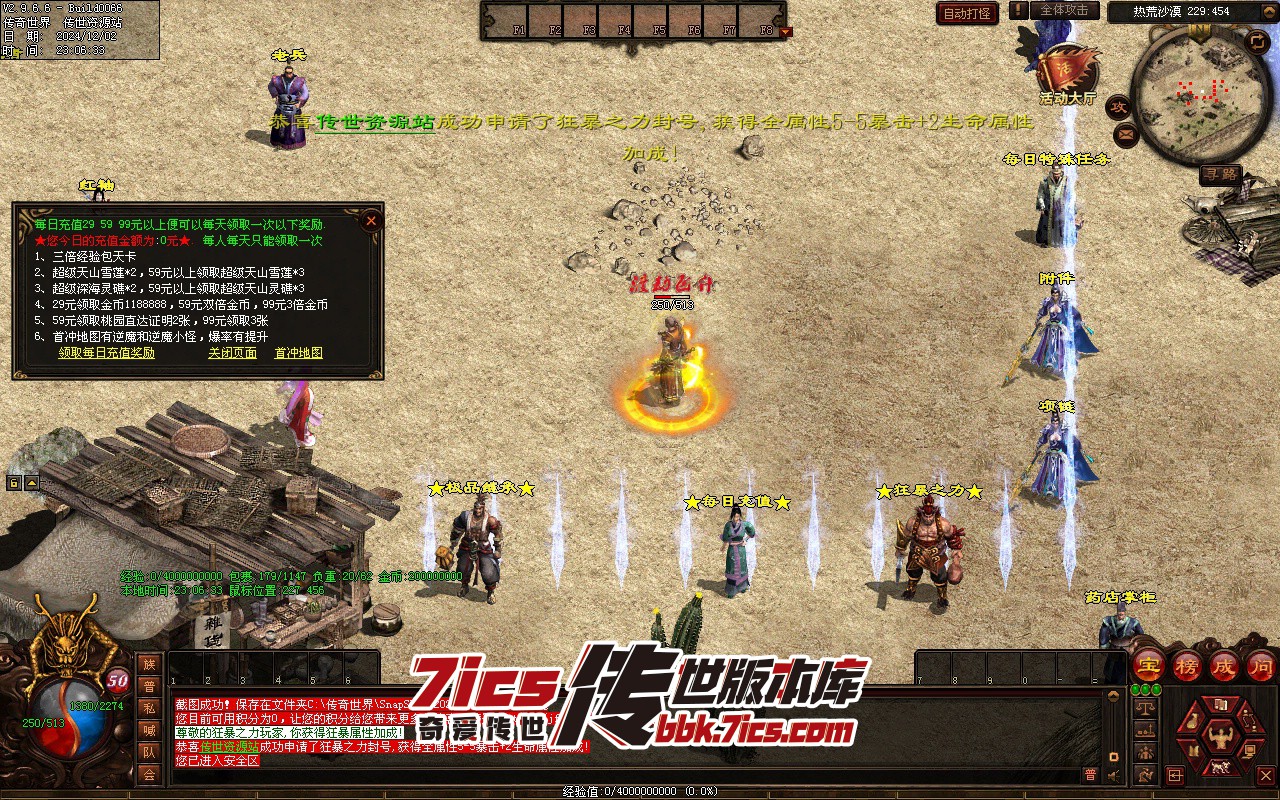
Task: Claim the daily recharge reward link
Action: click(106, 353)
